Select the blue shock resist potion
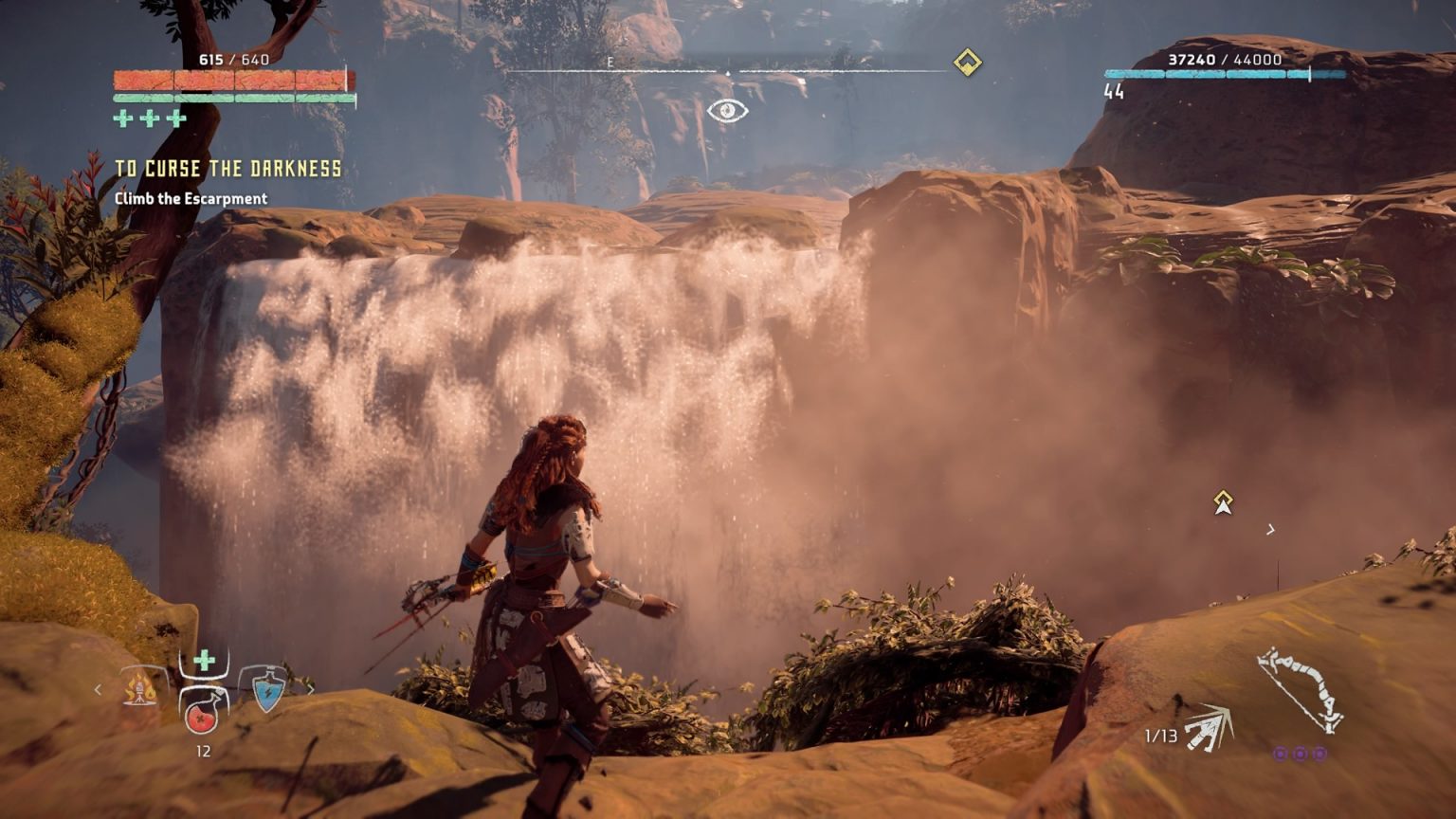Viewport: 1456px width, 819px height. click(266, 688)
